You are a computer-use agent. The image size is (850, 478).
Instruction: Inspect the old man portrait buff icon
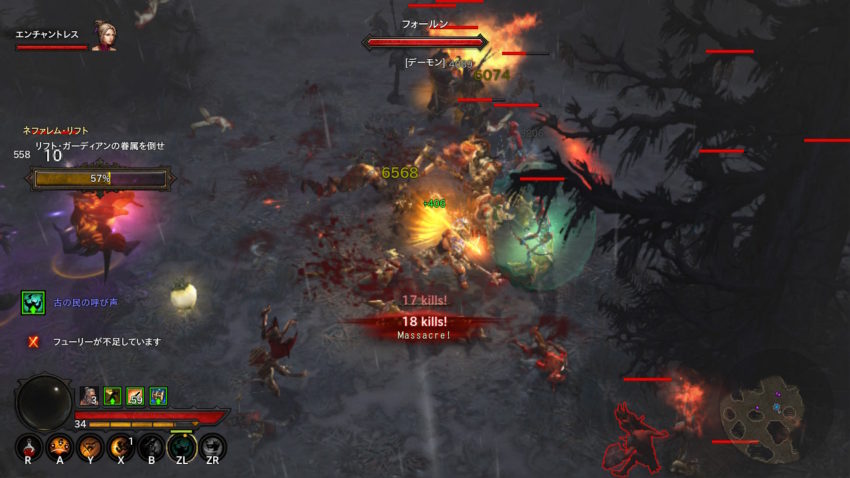pyautogui.click(x=89, y=396)
